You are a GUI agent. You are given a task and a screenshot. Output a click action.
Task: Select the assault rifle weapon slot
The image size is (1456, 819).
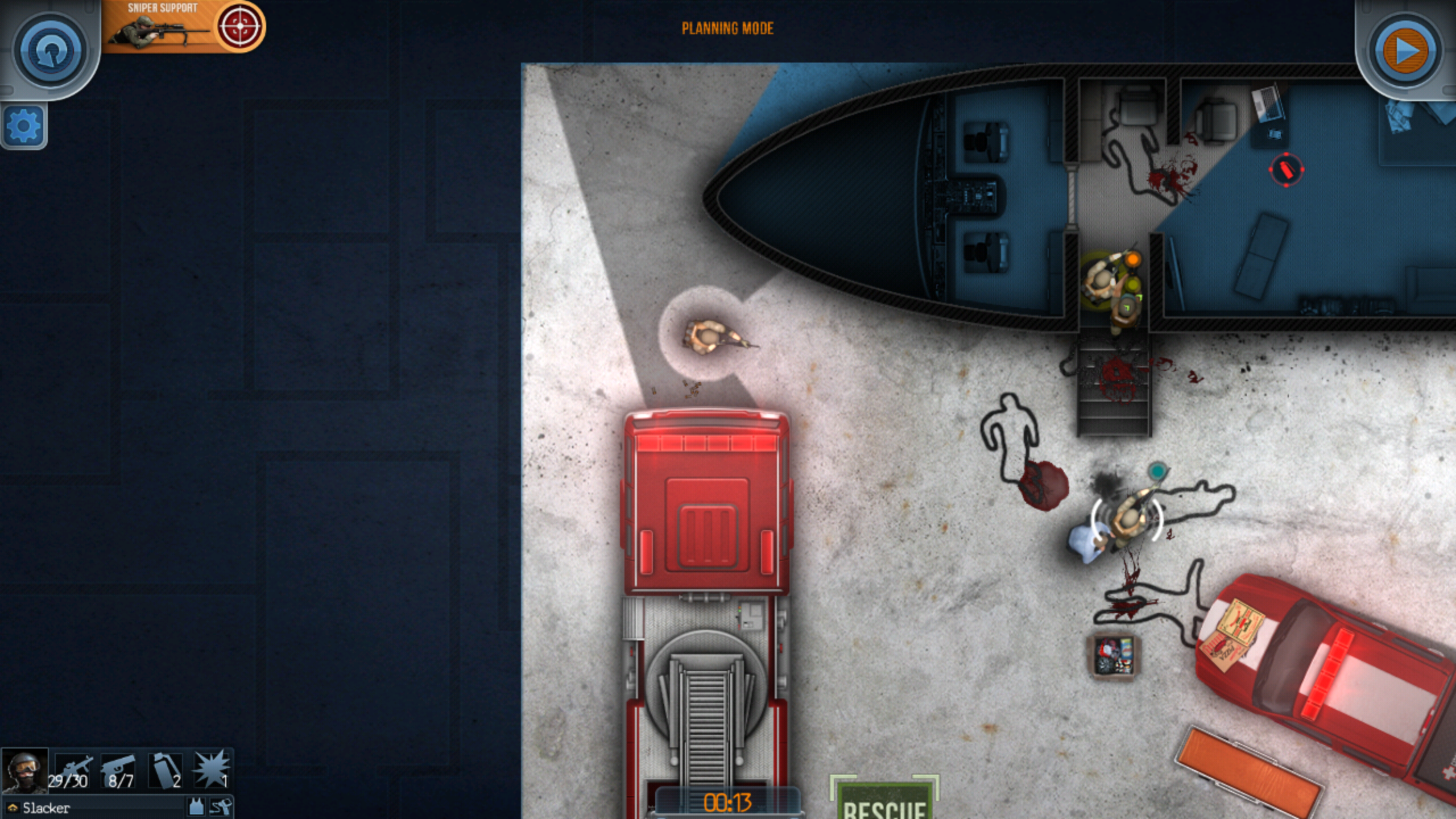click(x=73, y=770)
